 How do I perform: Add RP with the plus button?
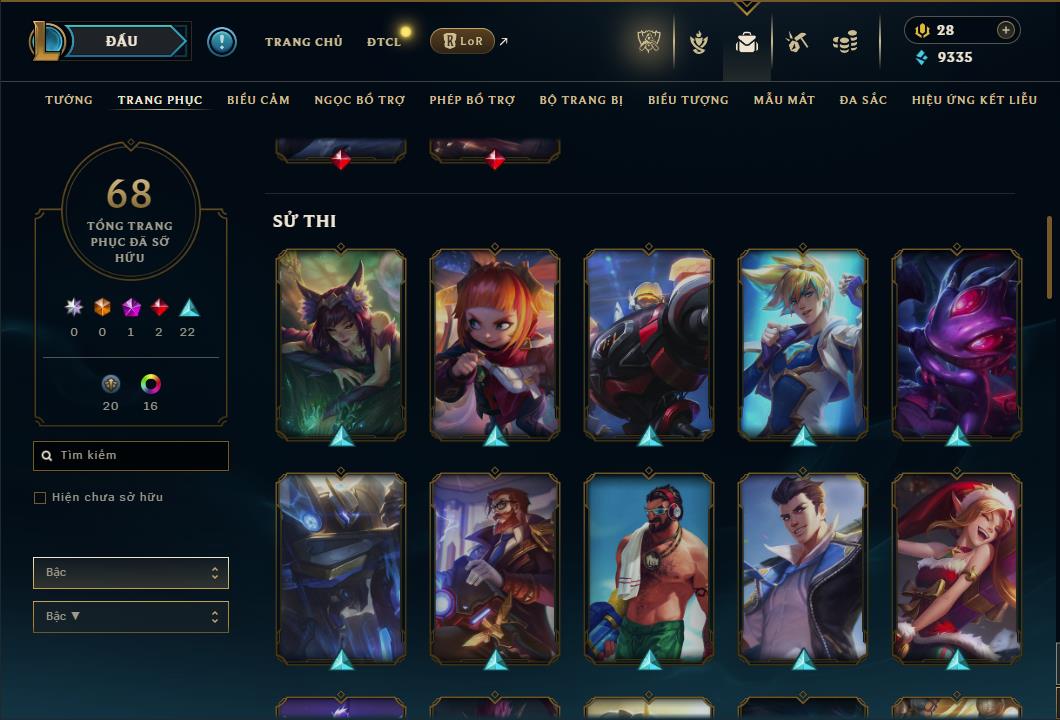1005,30
